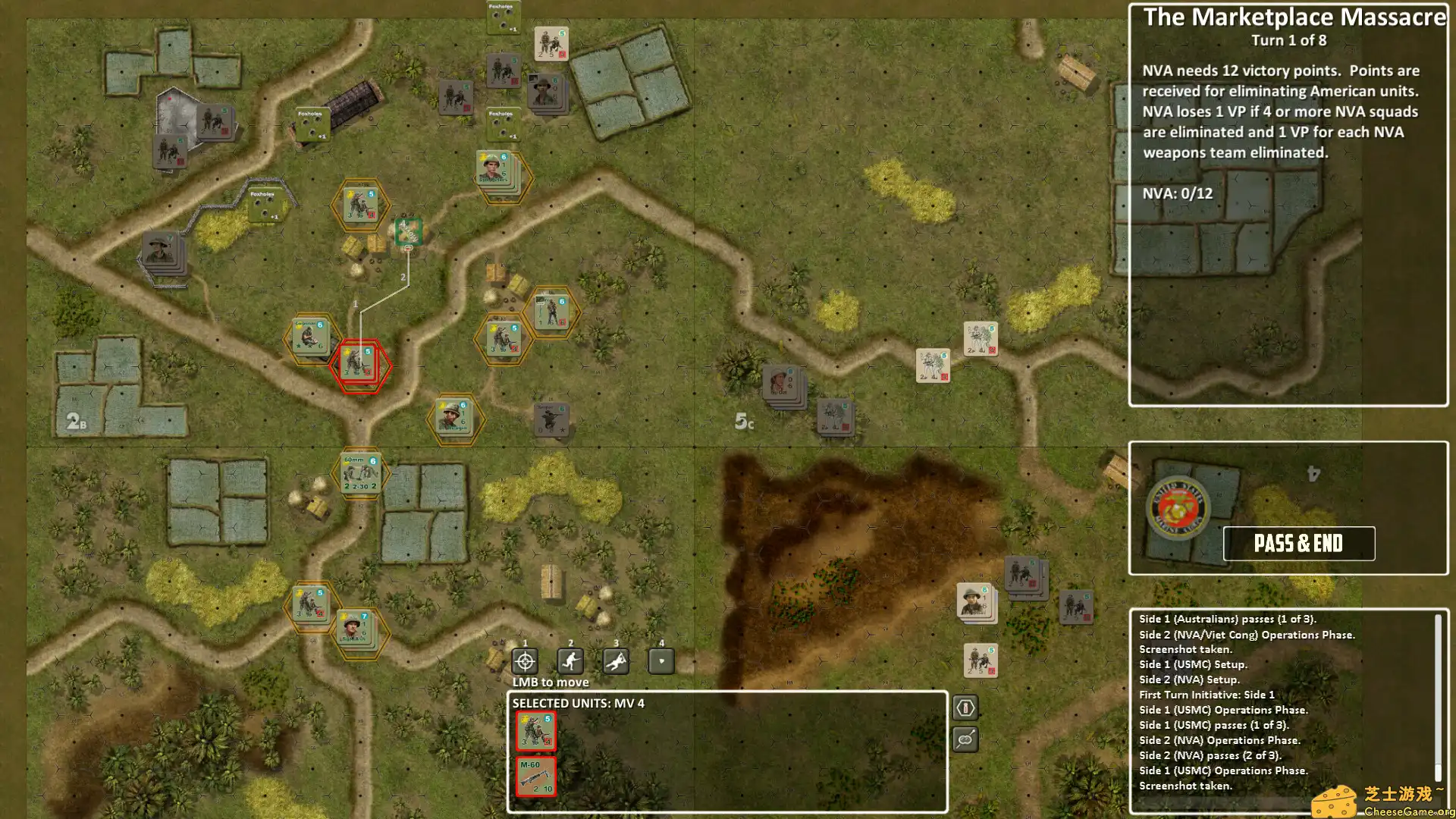Screen dimensions: 1456x819
Task: Select the M-60 counter in Selected Units panel
Action: coord(536,775)
